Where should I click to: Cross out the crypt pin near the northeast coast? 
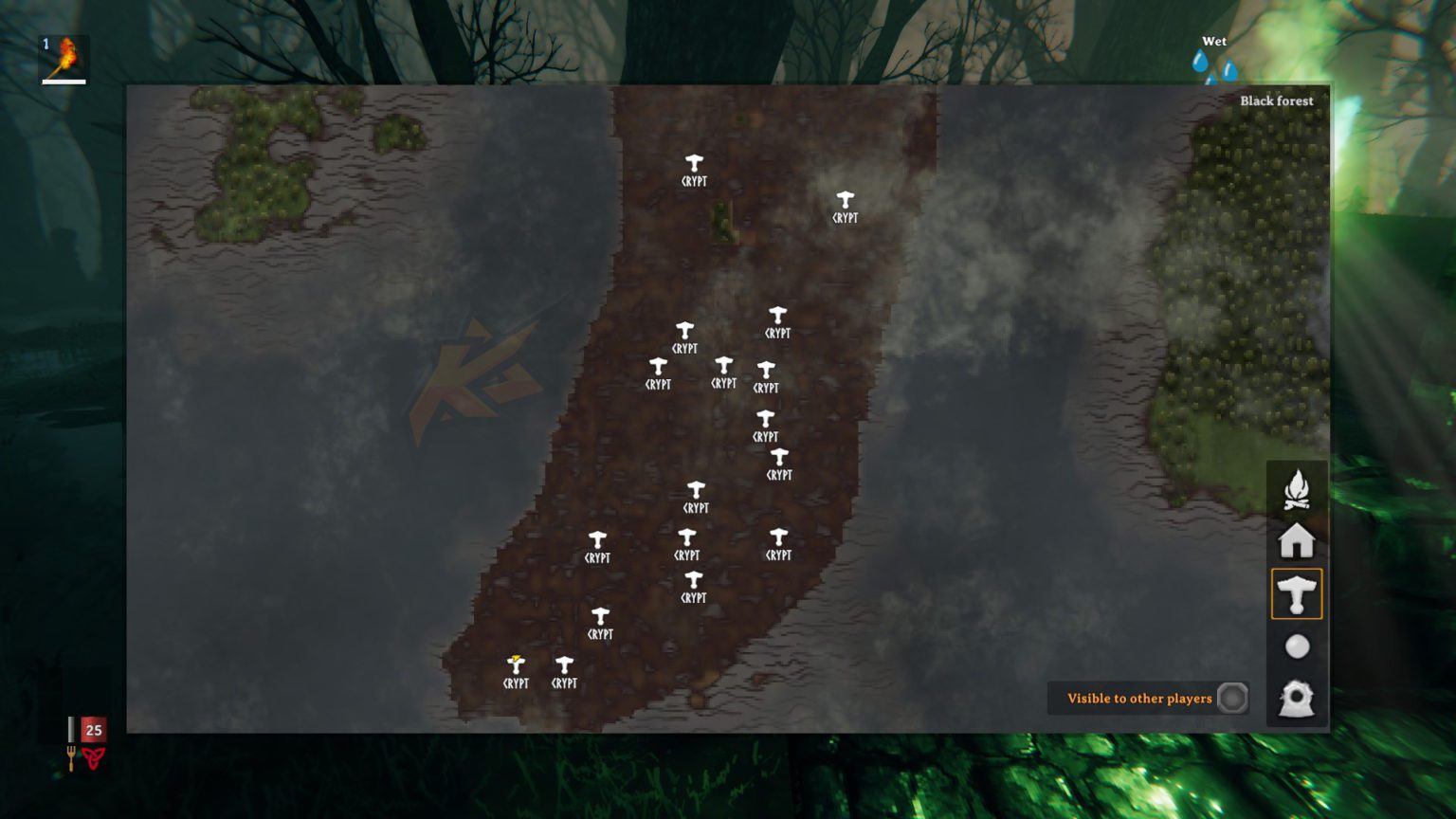(x=846, y=201)
